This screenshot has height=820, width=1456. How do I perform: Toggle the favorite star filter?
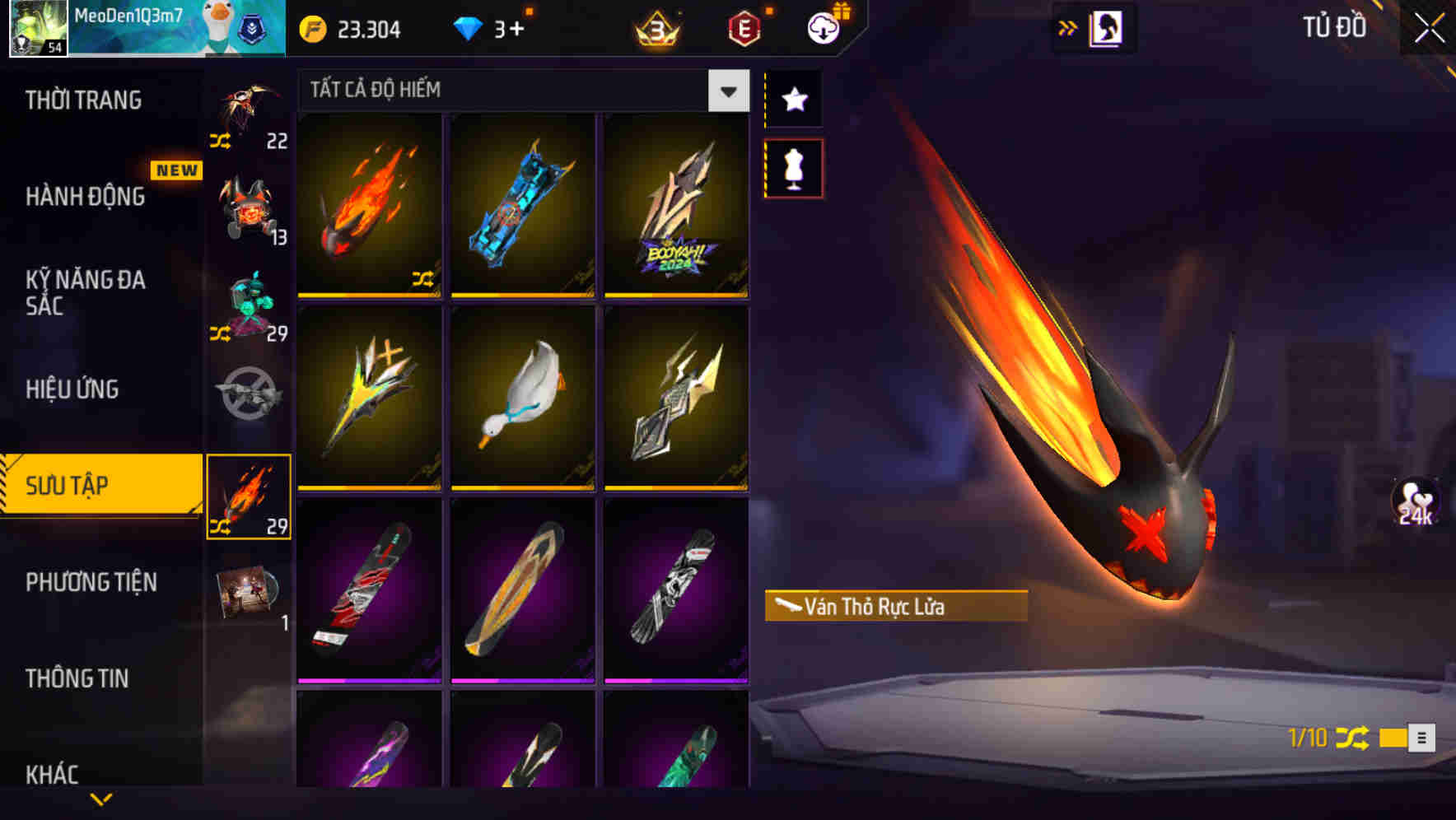793,100
